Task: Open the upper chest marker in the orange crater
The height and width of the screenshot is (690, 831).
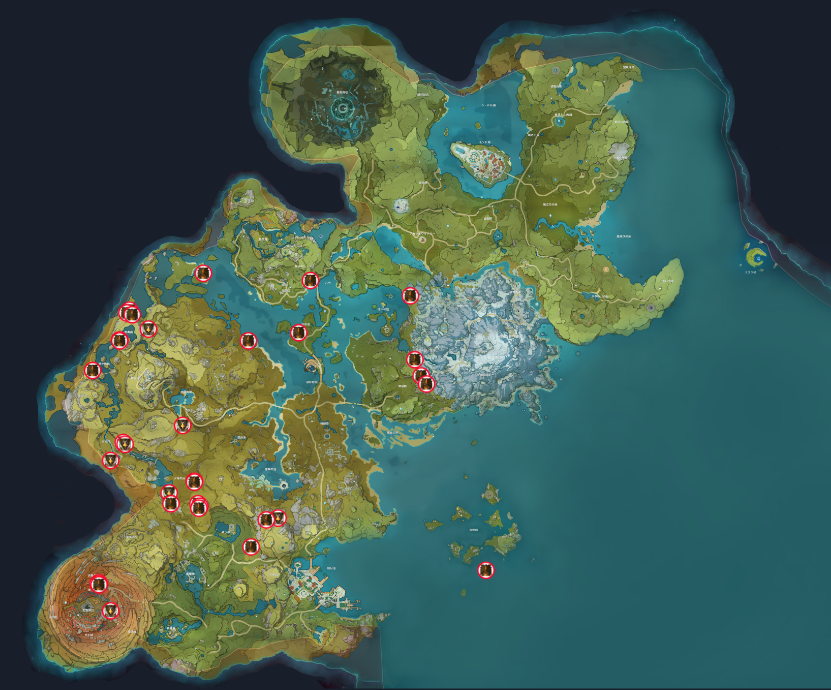Action: pyautogui.click(x=98, y=584)
